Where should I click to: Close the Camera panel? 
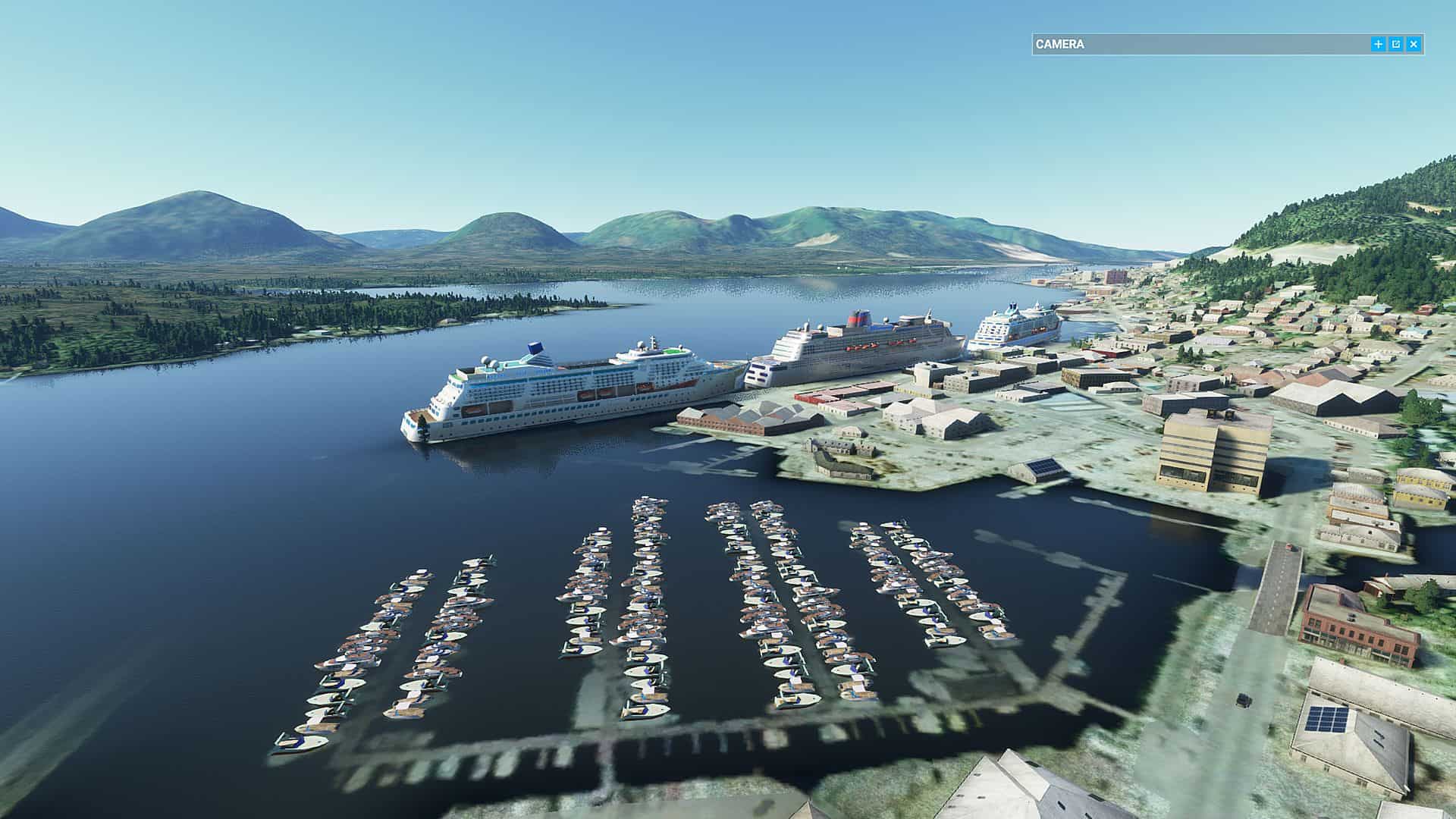coord(1414,44)
